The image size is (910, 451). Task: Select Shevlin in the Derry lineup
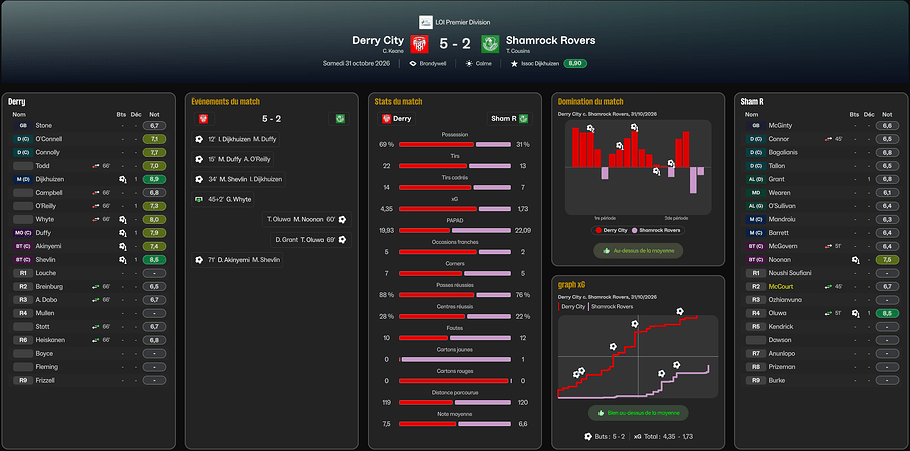tap(46, 259)
